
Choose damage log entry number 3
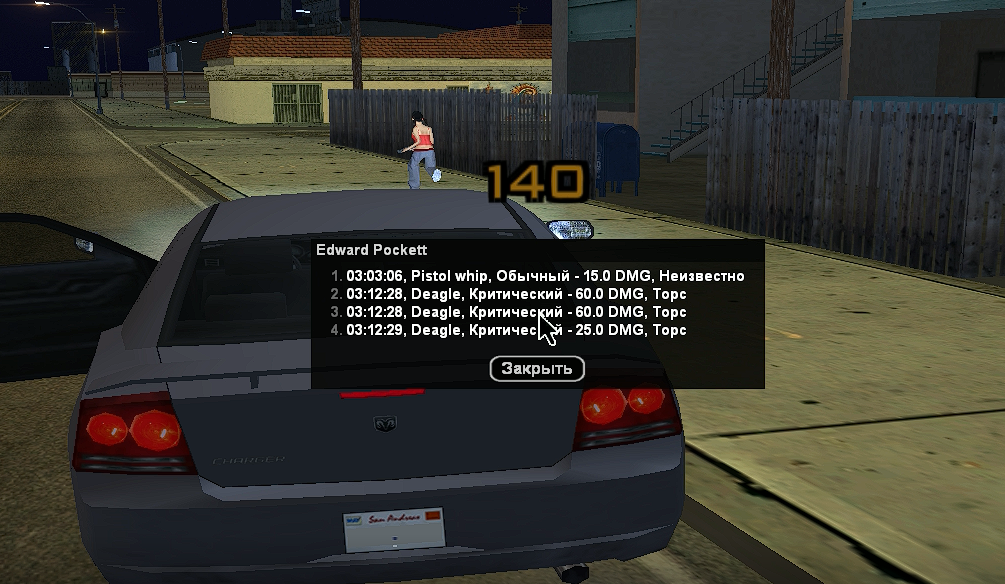[x=516, y=312]
